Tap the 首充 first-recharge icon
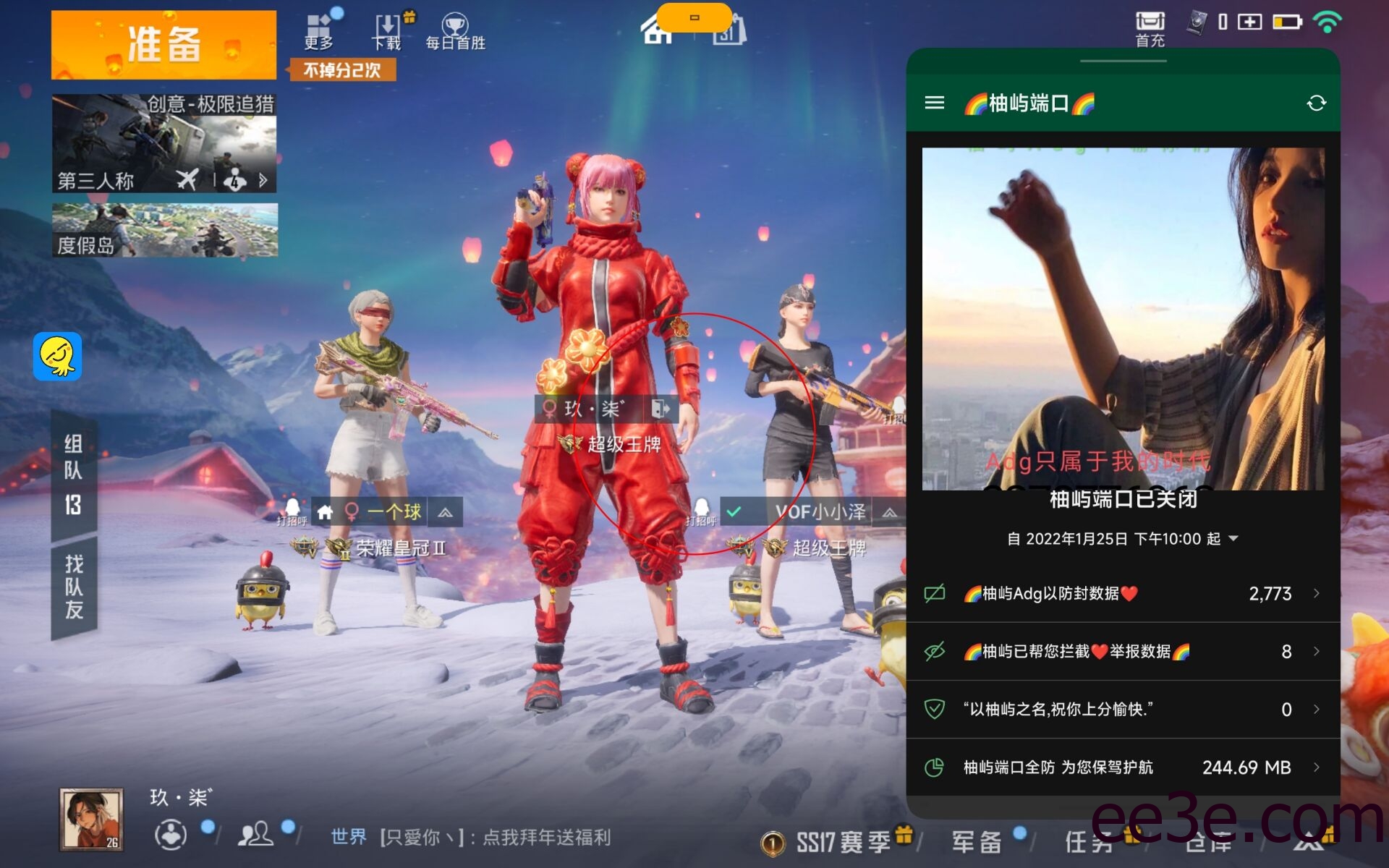This screenshot has width=1389, height=868. coord(1149,22)
